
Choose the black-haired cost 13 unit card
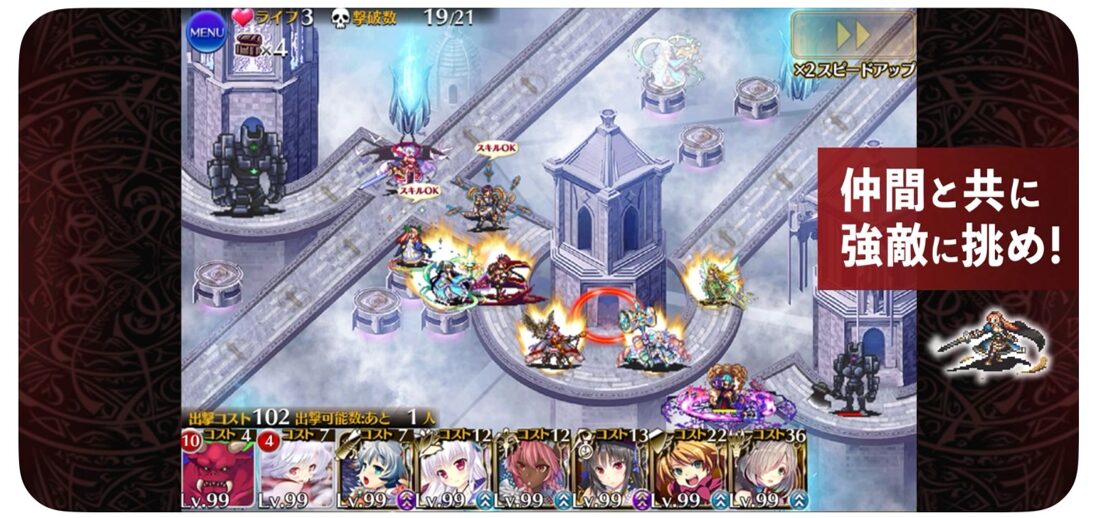tap(610, 468)
